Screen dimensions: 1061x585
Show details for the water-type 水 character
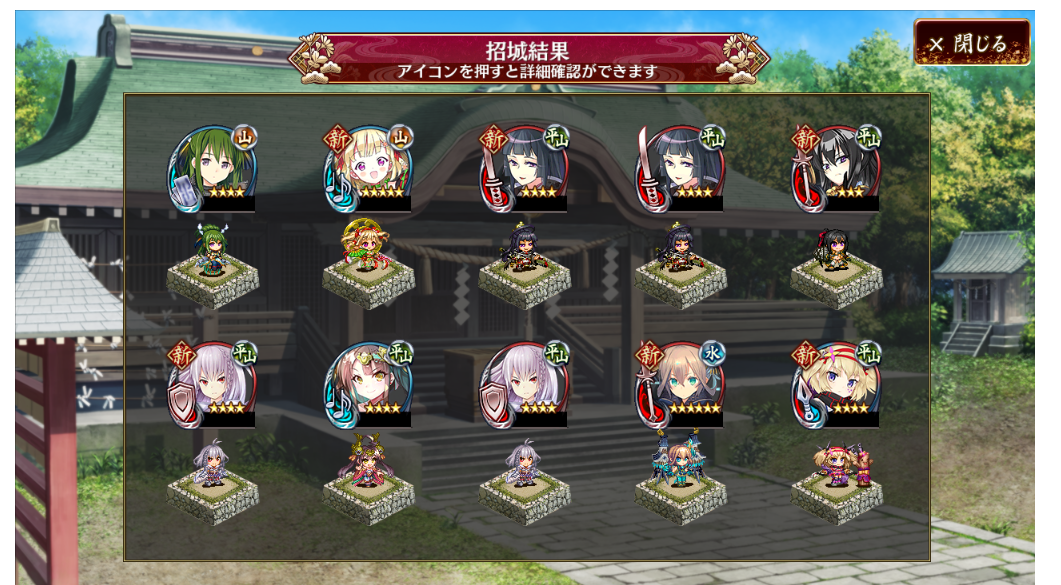point(679,384)
